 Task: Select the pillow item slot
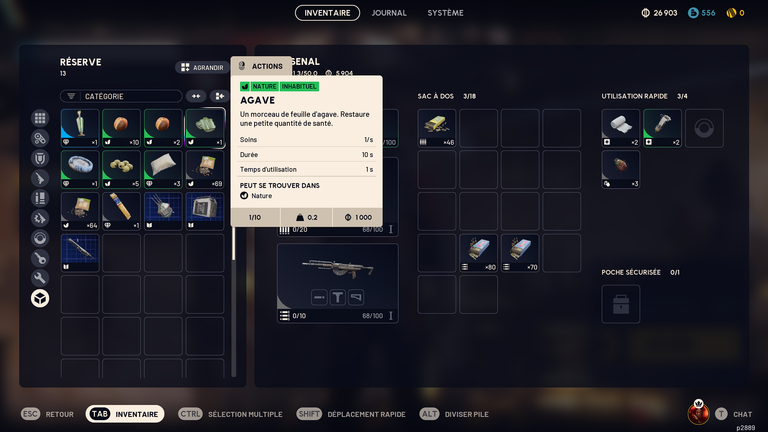[x=163, y=169]
